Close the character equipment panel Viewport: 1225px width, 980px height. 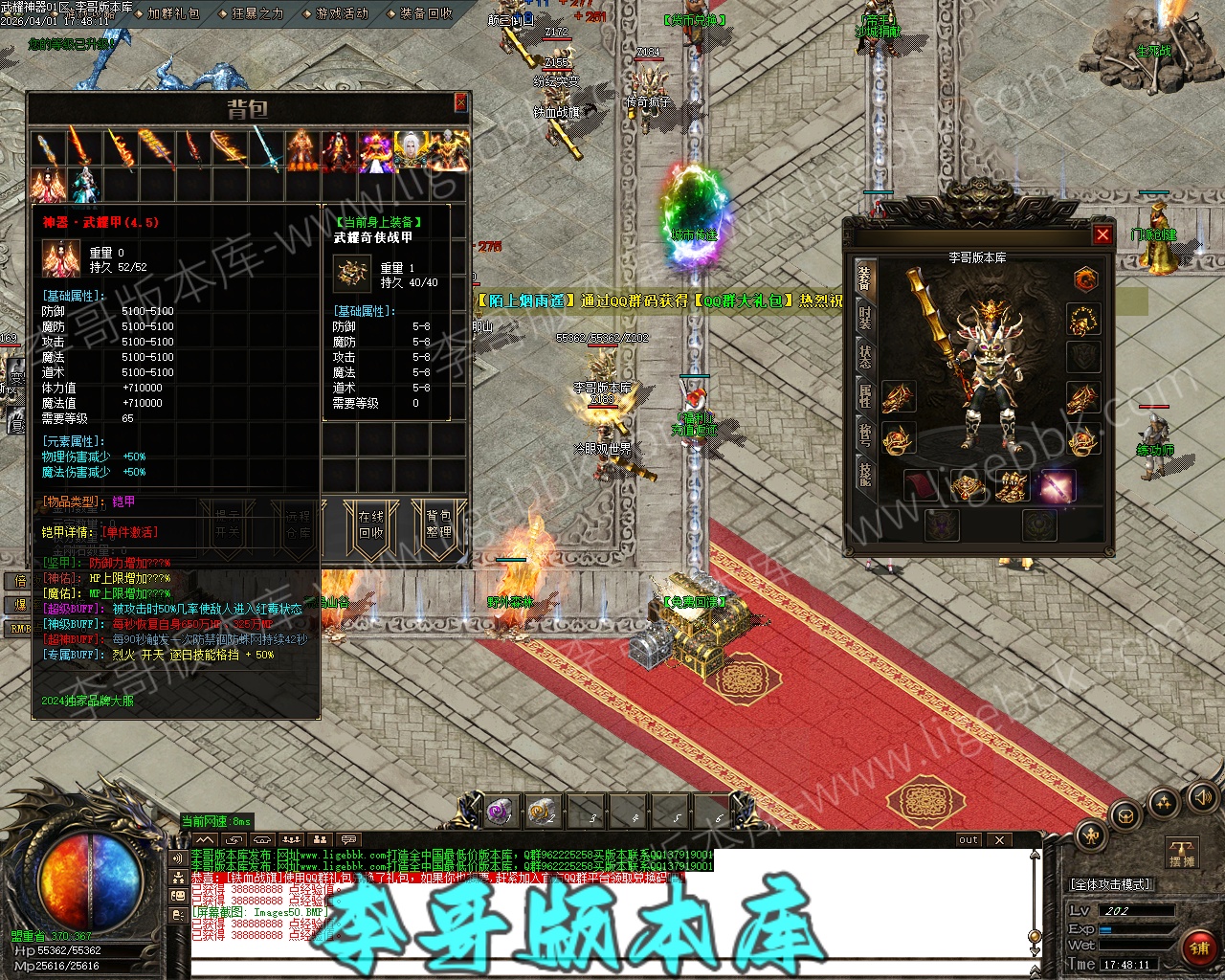(1102, 234)
